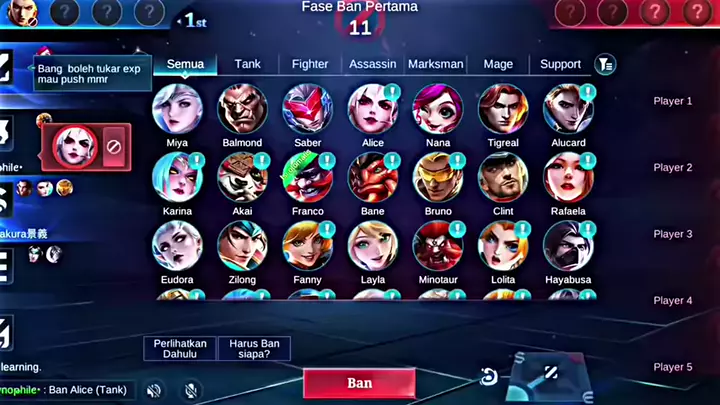Choose the Semua (all heroes) tab
The height and width of the screenshot is (405, 720).
[x=185, y=64]
